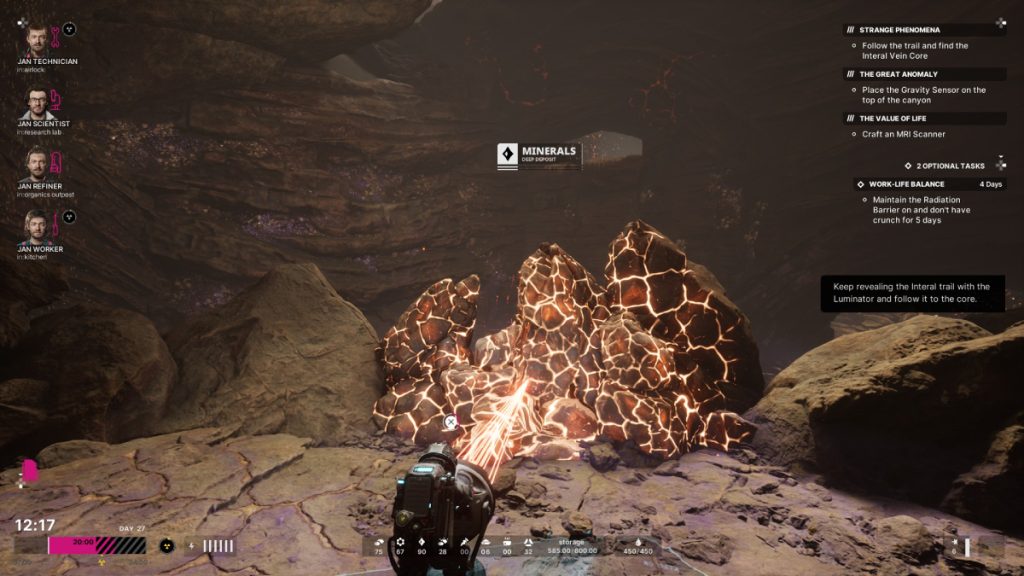Open the Work-Life Balance task
The height and width of the screenshot is (576, 1024).
[905, 184]
